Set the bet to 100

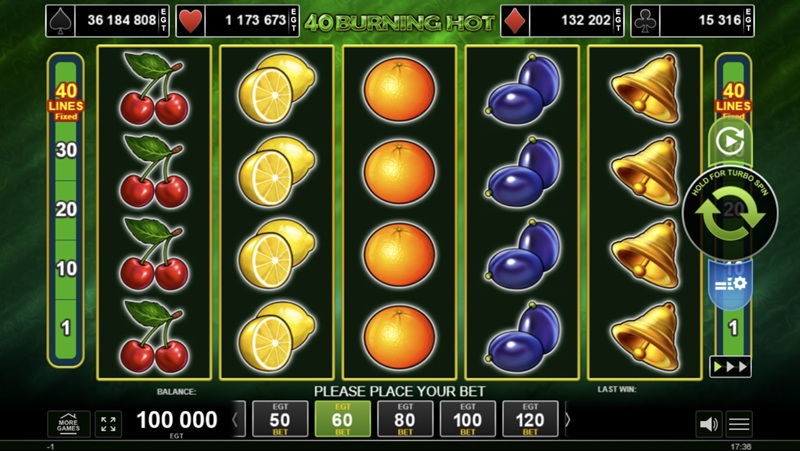(468, 421)
